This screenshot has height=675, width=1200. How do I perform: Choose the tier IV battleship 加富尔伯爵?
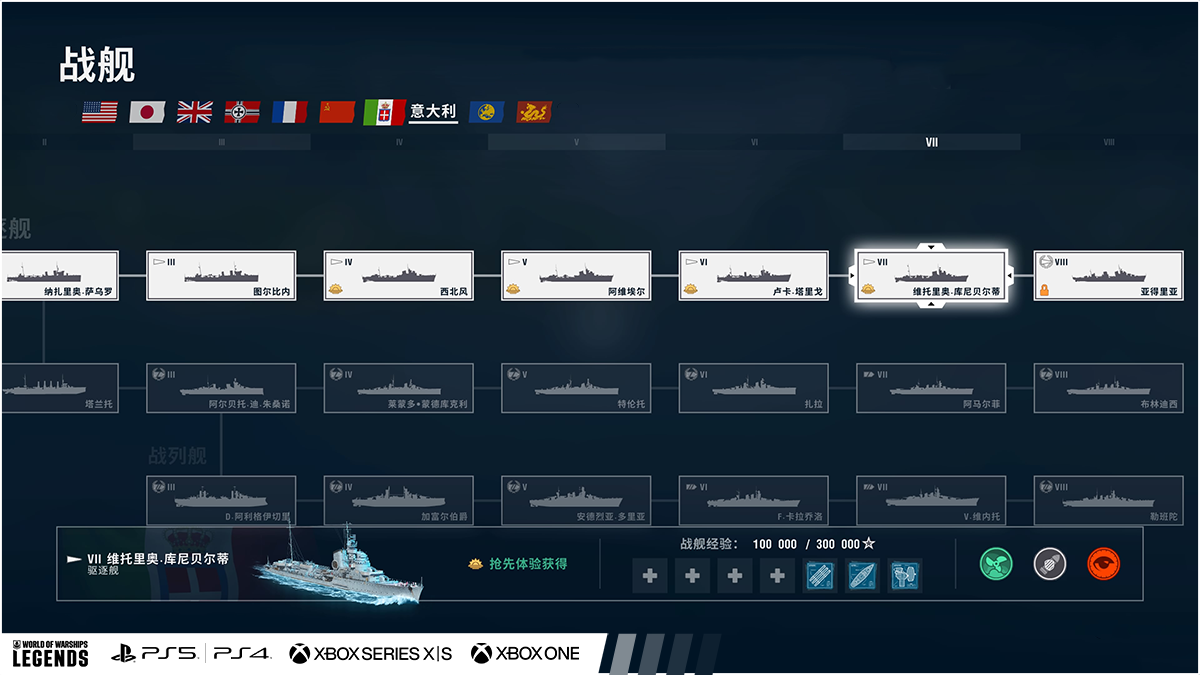coord(398,501)
